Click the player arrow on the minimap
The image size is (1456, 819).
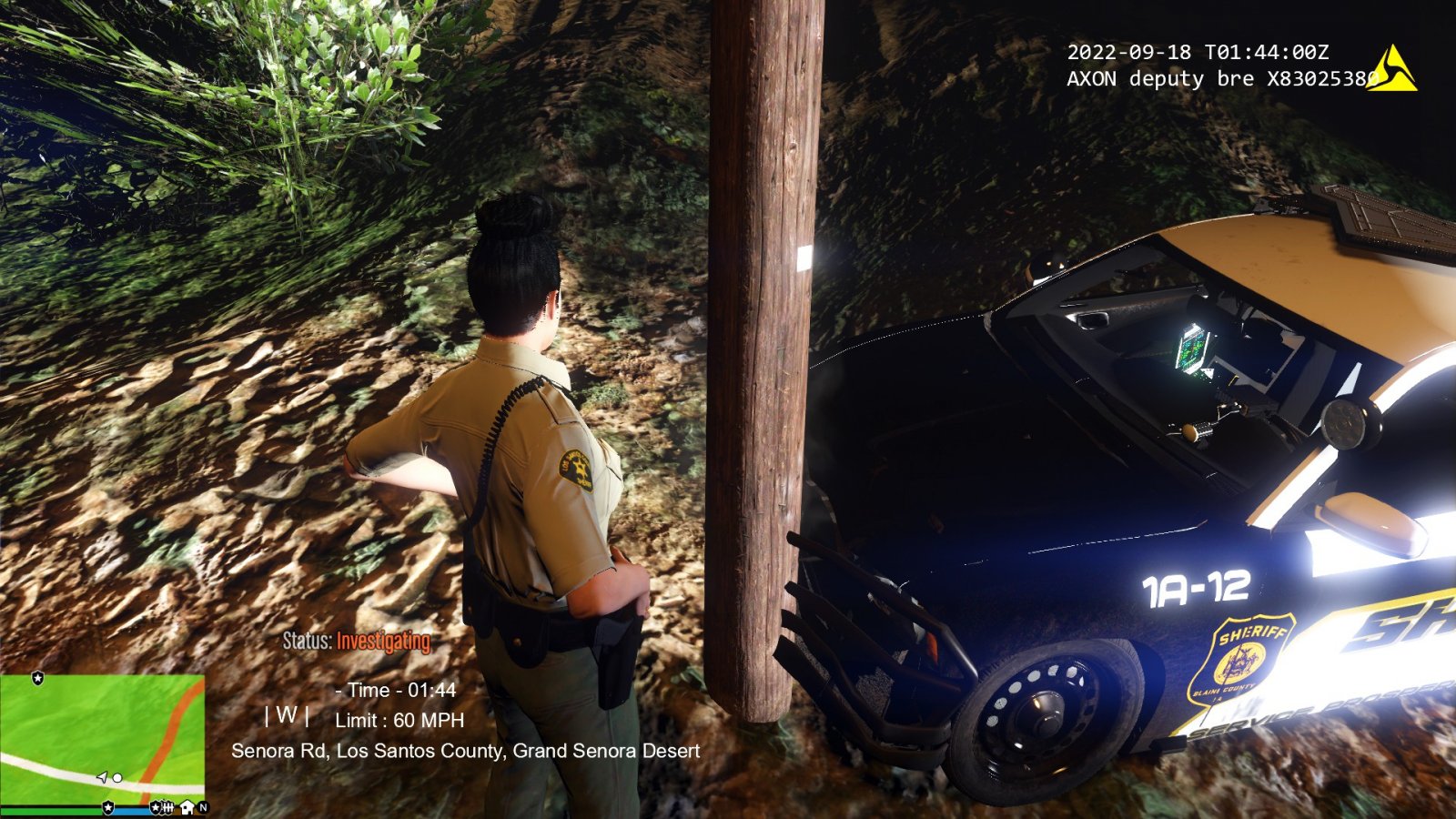click(103, 777)
